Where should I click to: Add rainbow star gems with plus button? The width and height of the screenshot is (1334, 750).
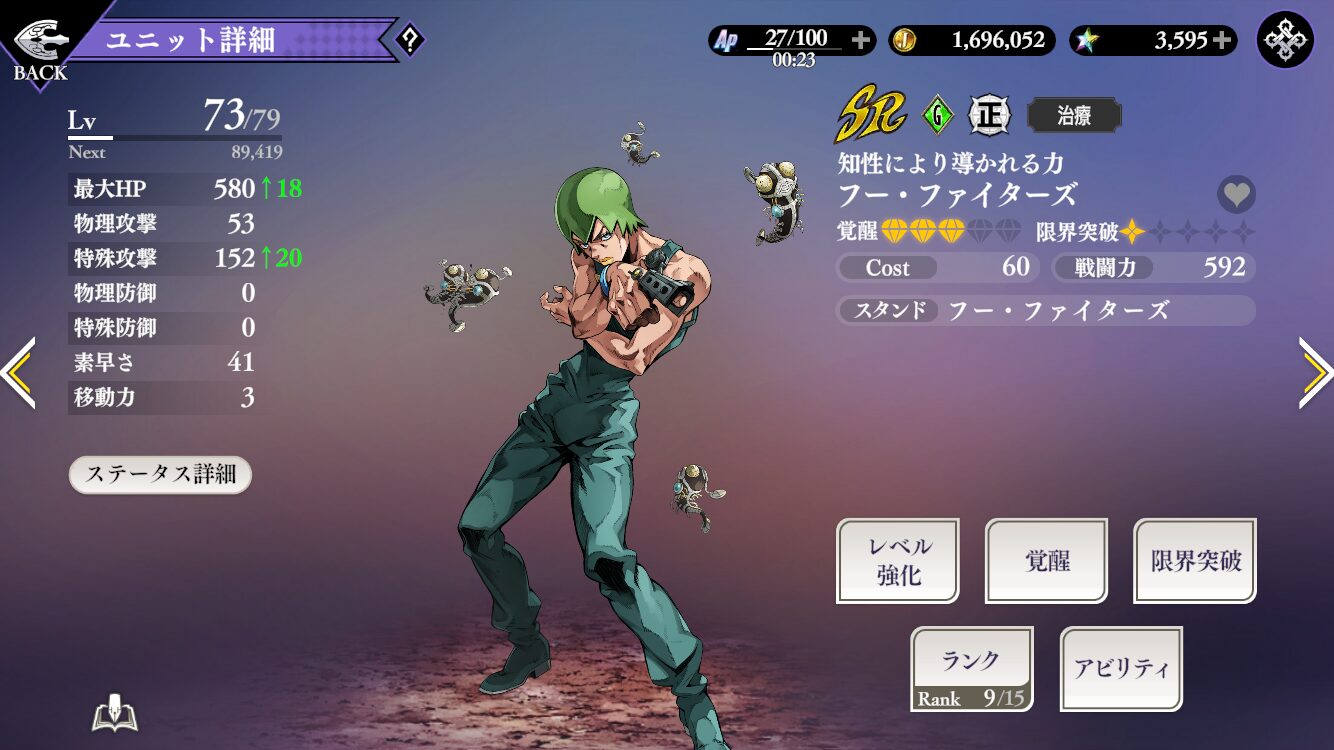1222,41
